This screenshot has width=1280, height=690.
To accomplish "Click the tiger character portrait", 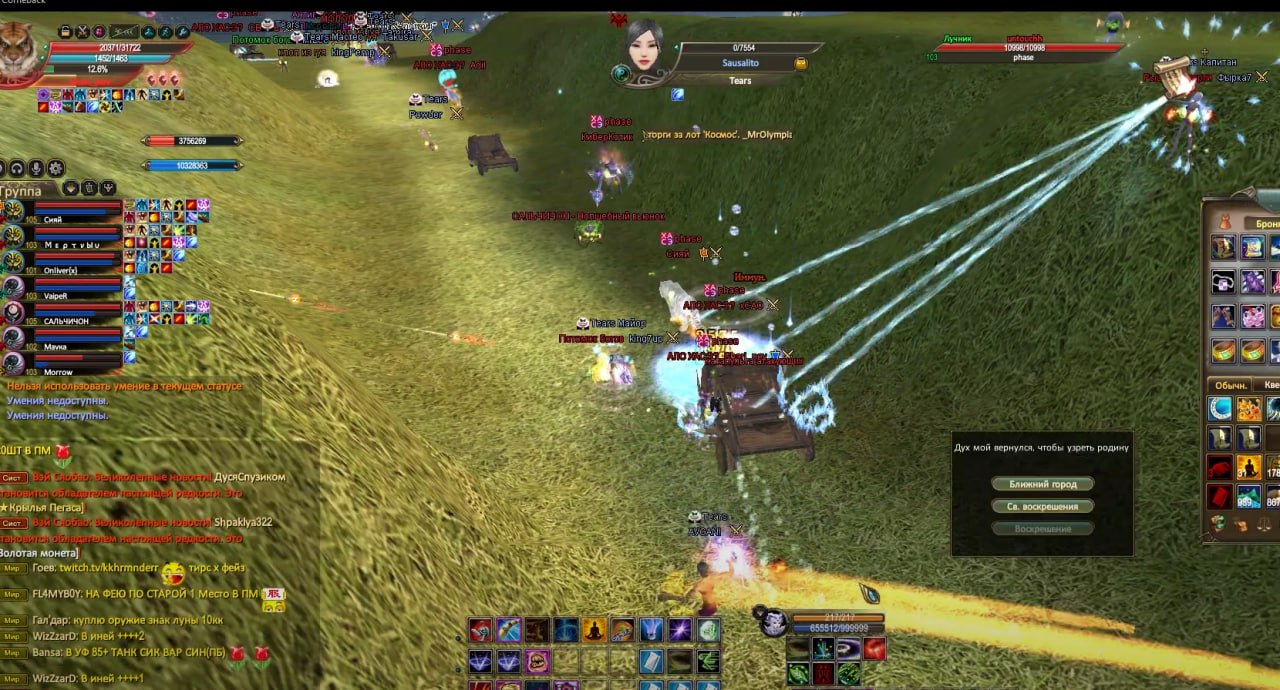I will pyautogui.click(x=16, y=48).
